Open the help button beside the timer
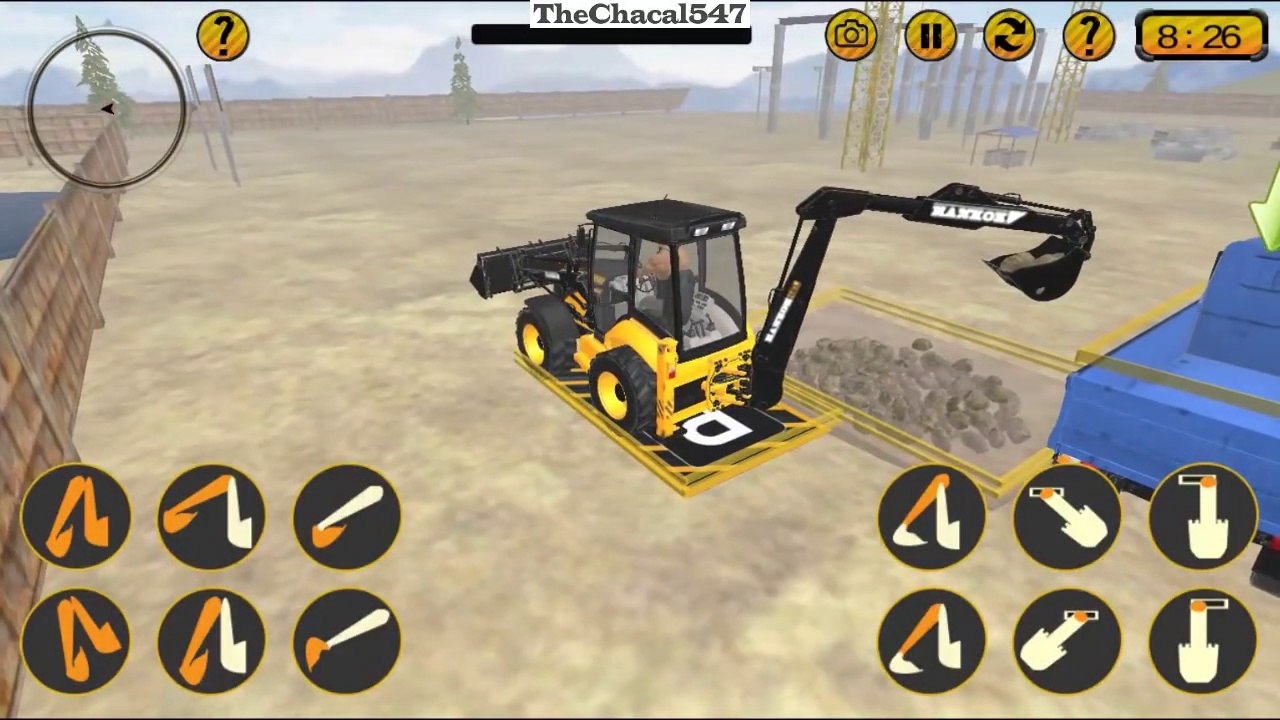The height and width of the screenshot is (720, 1280). 1088,36
